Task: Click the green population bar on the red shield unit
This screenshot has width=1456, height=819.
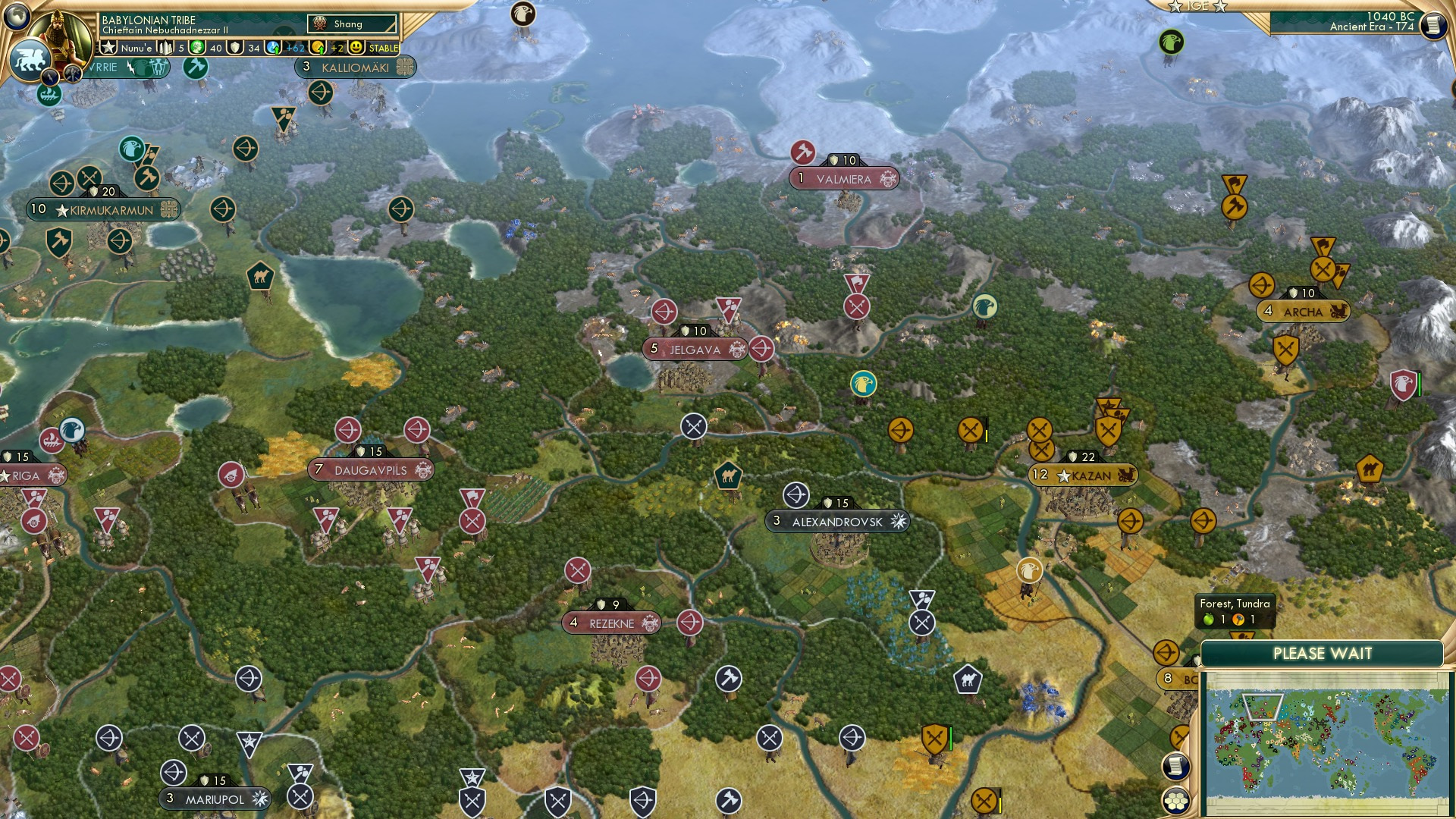Action: pyautogui.click(x=1420, y=385)
